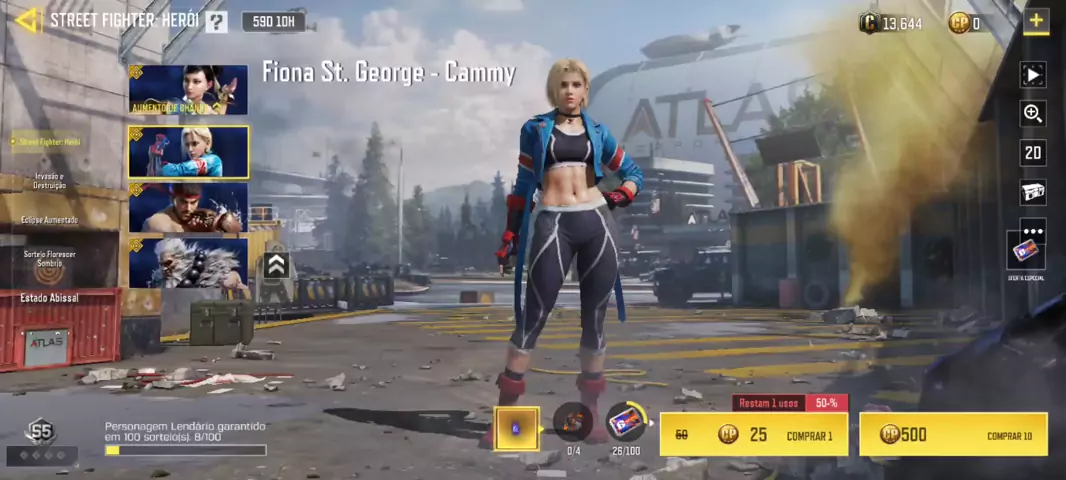Select the yellow-framed reward item slot
Viewport: 1066px width, 480px height.
tap(517, 428)
